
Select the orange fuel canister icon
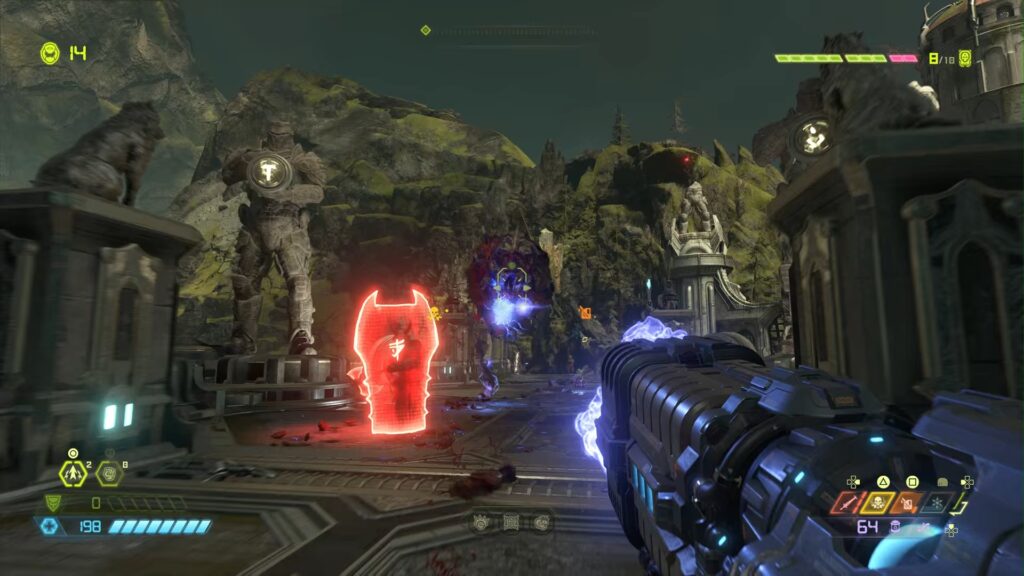tap(908, 503)
